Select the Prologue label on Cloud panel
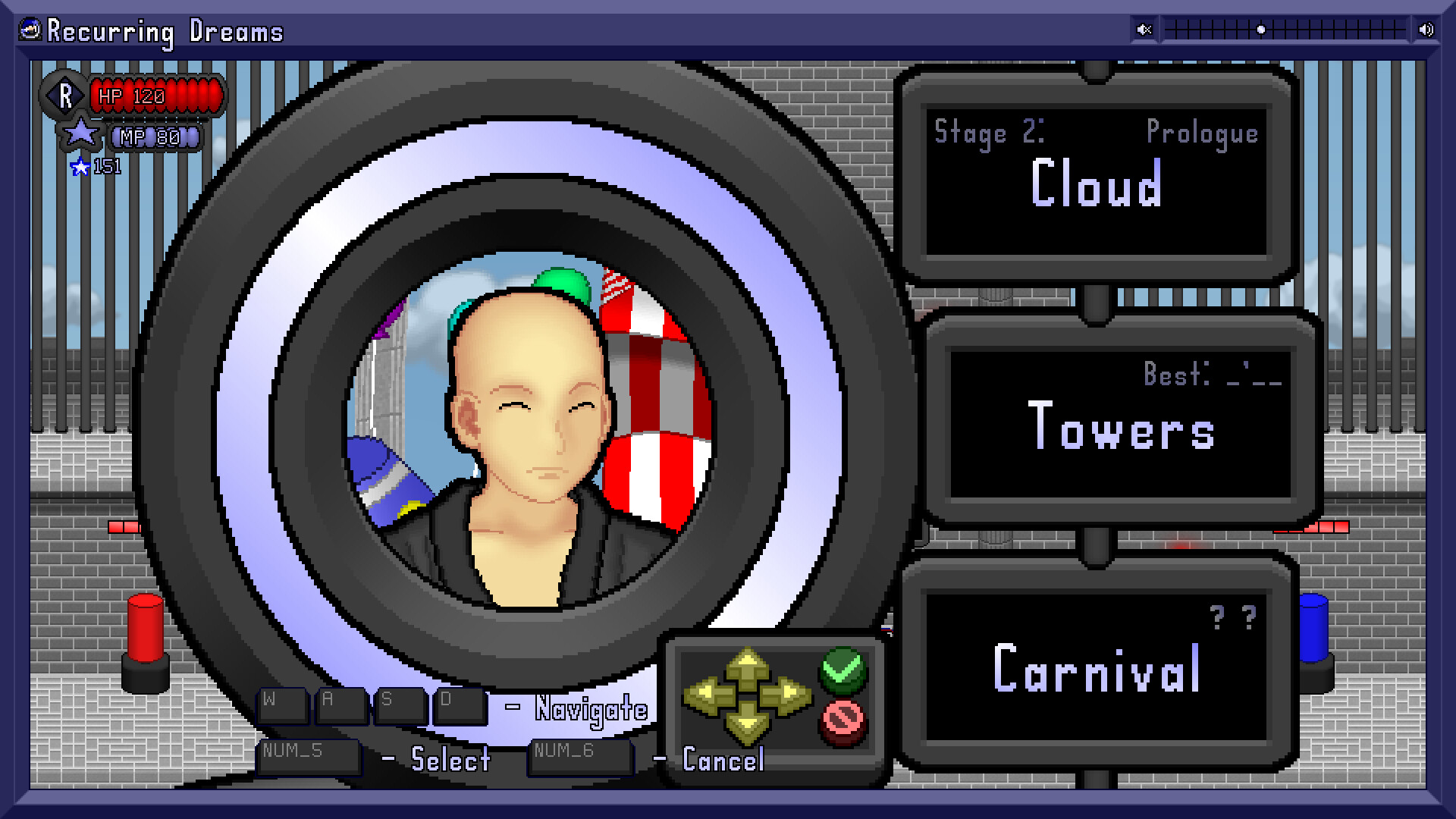Image resolution: width=1456 pixels, height=819 pixels. point(1202,133)
